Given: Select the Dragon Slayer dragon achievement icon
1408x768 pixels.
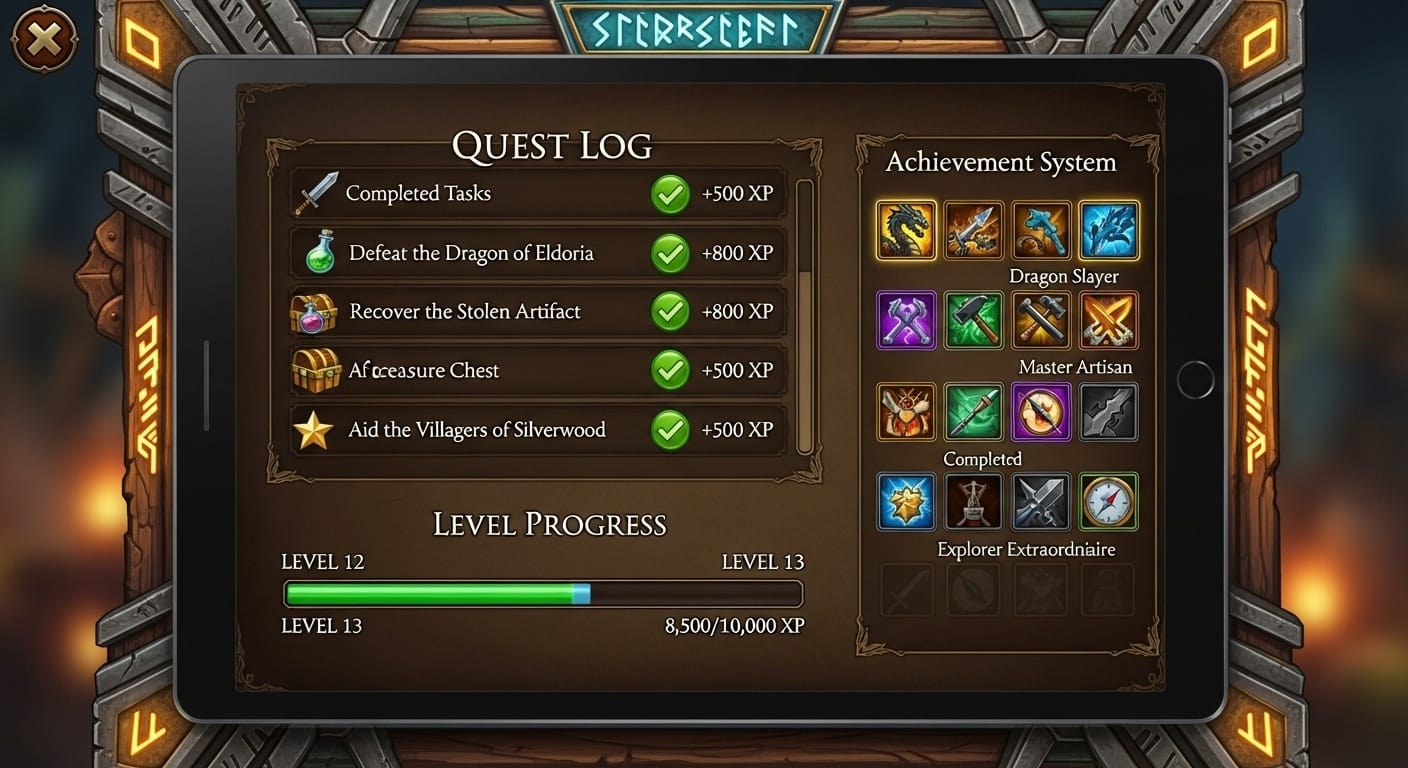Looking at the screenshot, I should [905, 230].
